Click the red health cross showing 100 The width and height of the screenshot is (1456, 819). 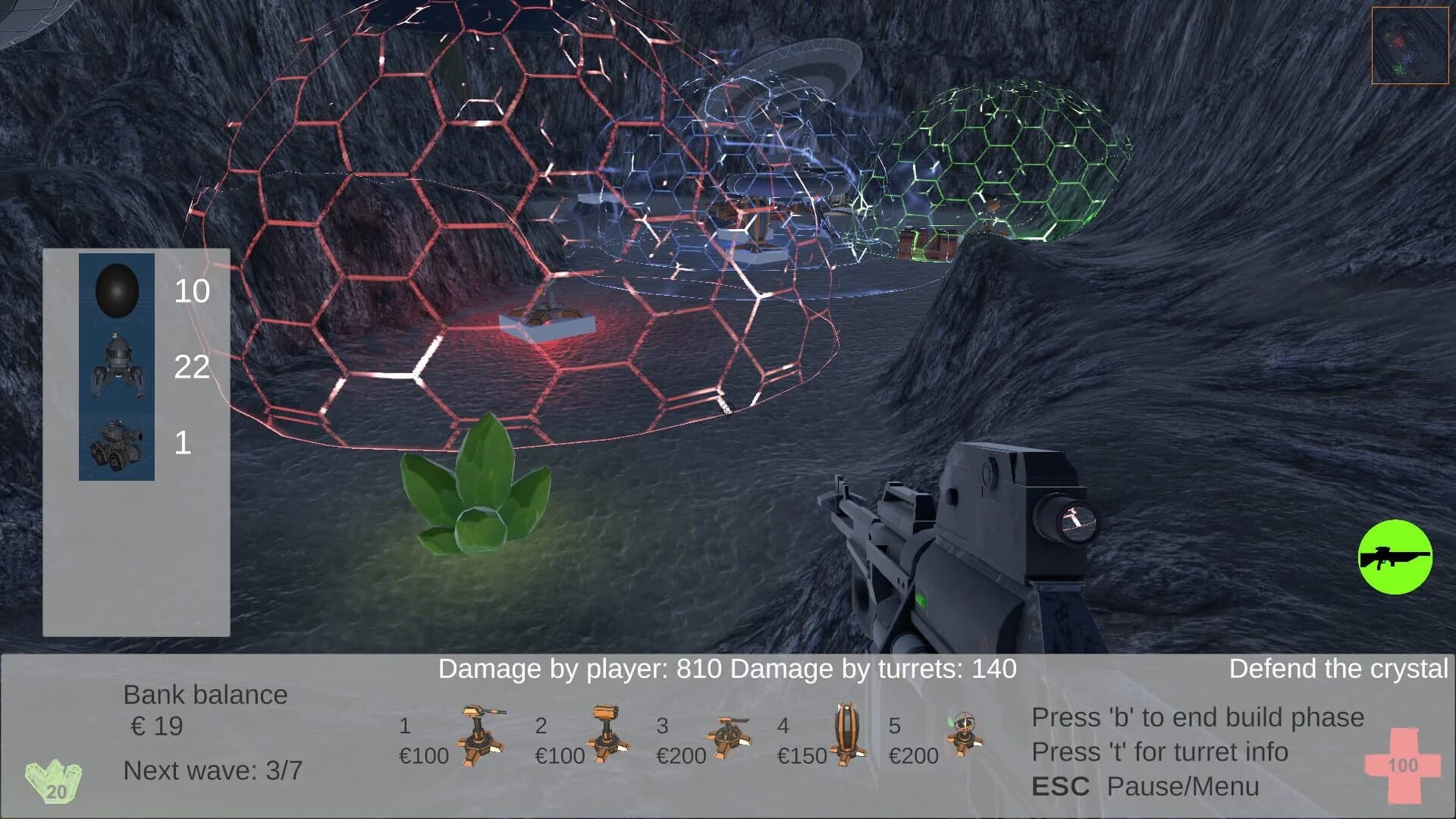click(1401, 766)
